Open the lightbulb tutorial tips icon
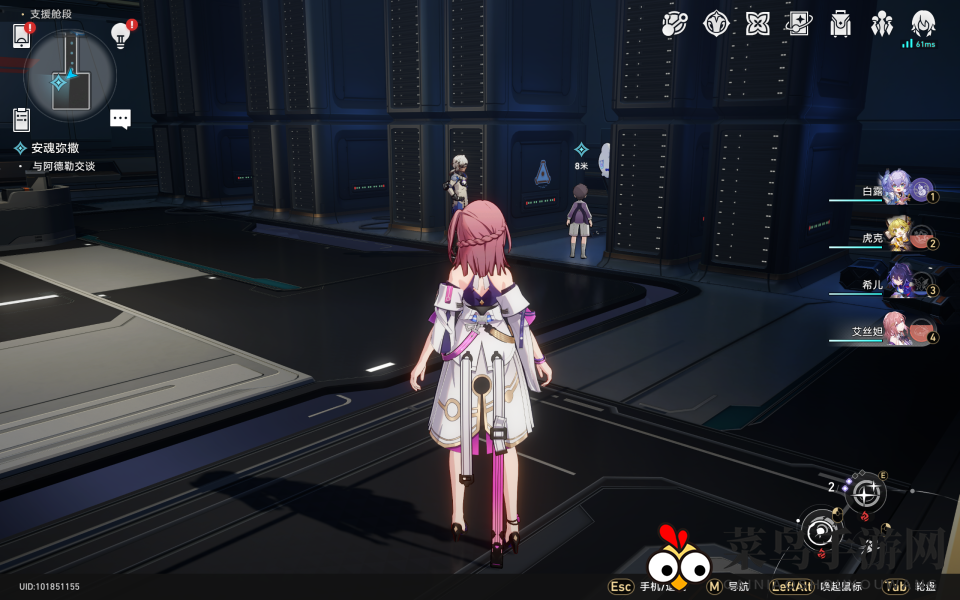Image resolution: width=960 pixels, height=600 pixels. point(120,36)
